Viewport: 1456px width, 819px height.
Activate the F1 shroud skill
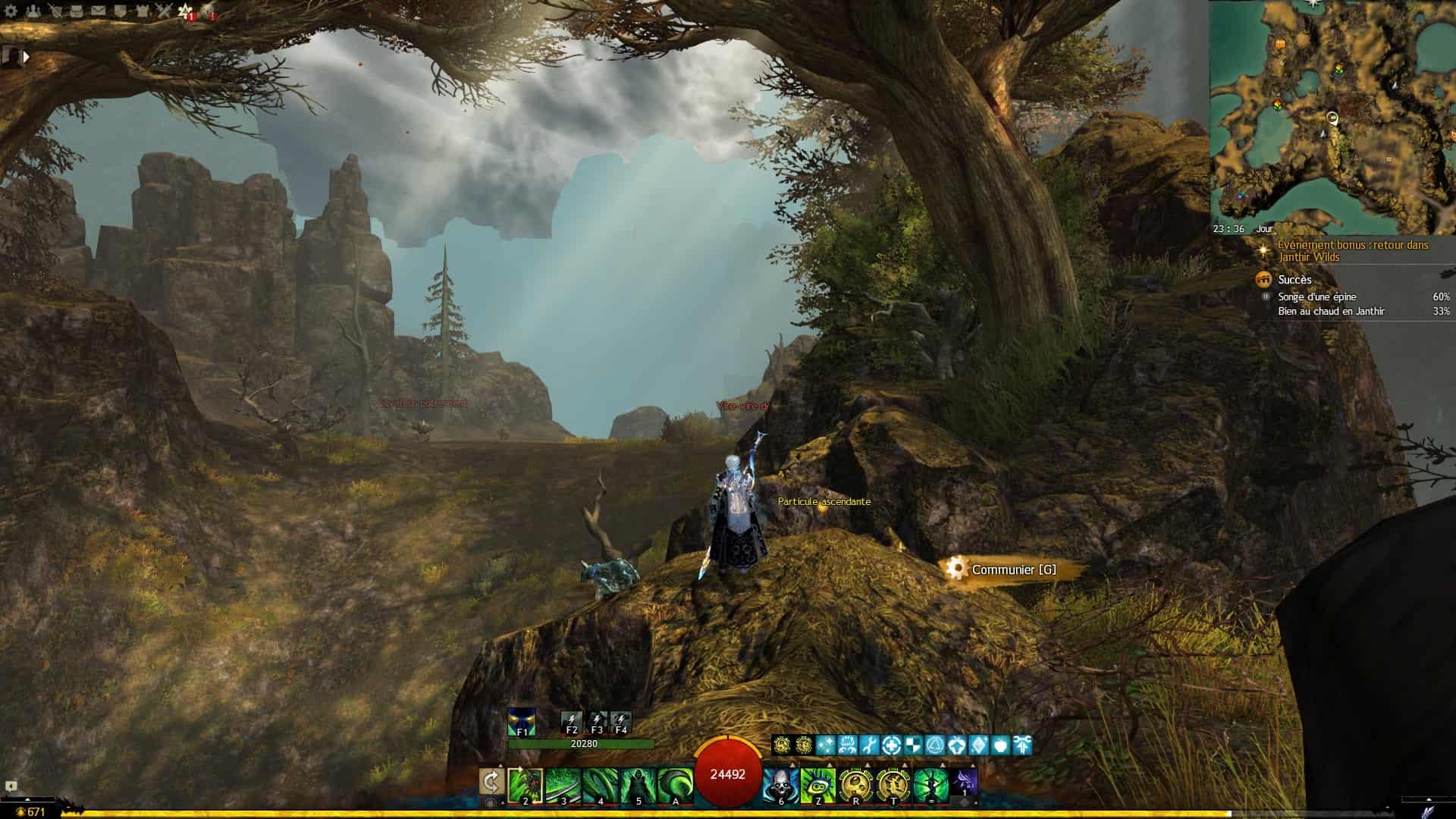[522, 721]
